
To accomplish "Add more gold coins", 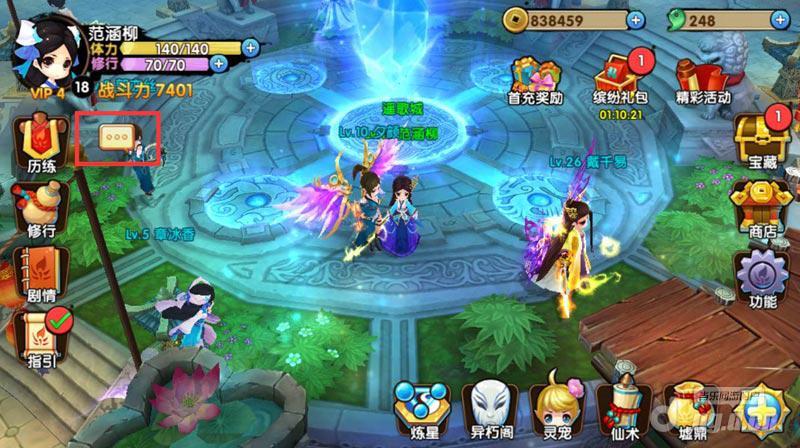I will coord(636,18).
